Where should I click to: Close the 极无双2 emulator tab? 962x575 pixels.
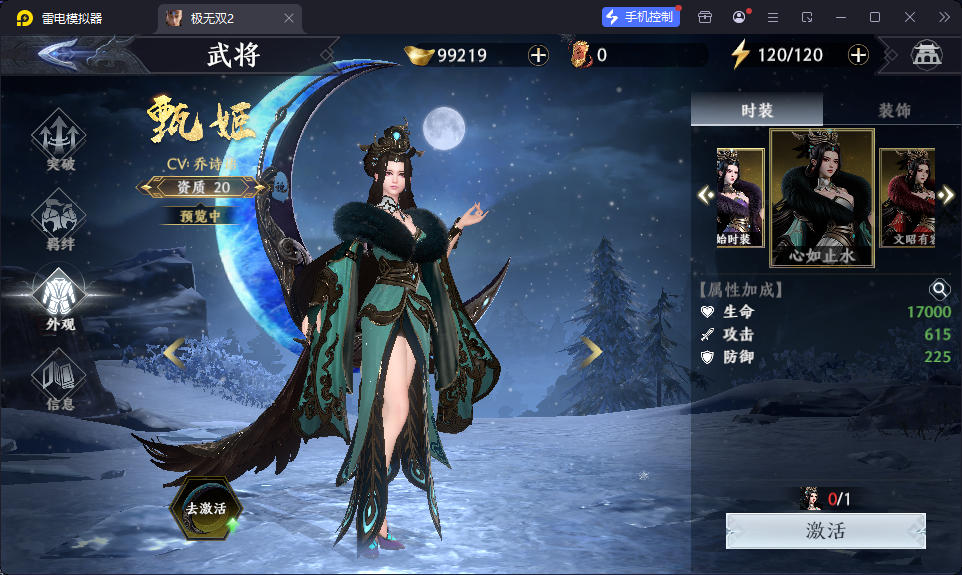click(x=289, y=18)
